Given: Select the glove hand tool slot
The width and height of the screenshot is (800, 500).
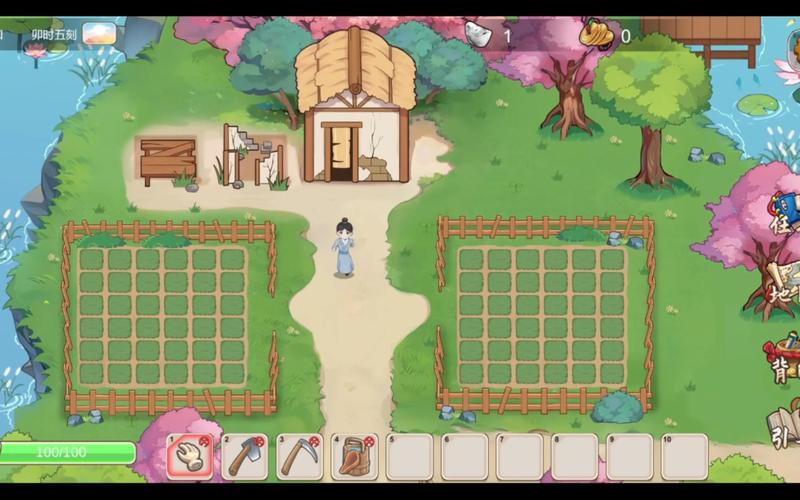Looking at the screenshot, I should [x=190, y=456].
